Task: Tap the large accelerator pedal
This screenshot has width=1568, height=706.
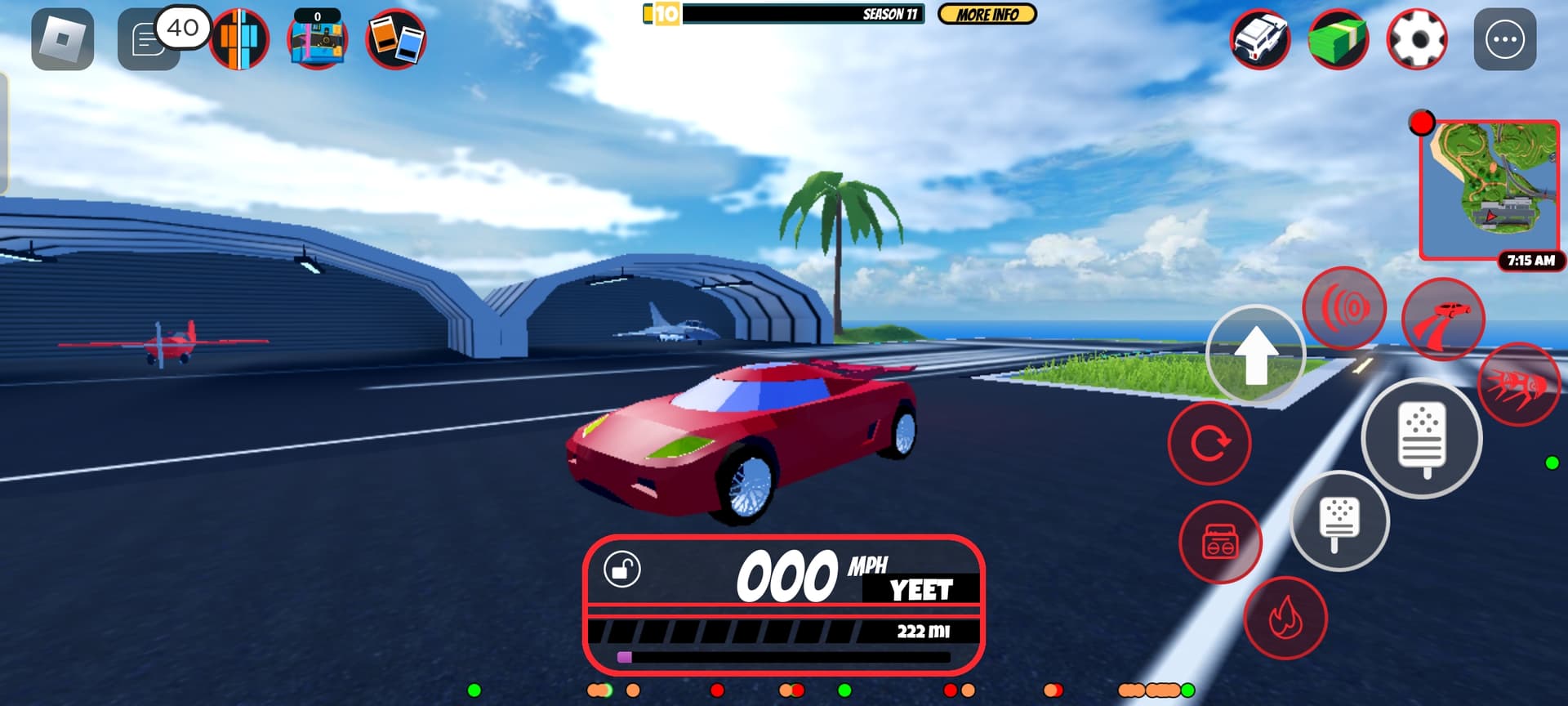Action: pos(1422,438)
